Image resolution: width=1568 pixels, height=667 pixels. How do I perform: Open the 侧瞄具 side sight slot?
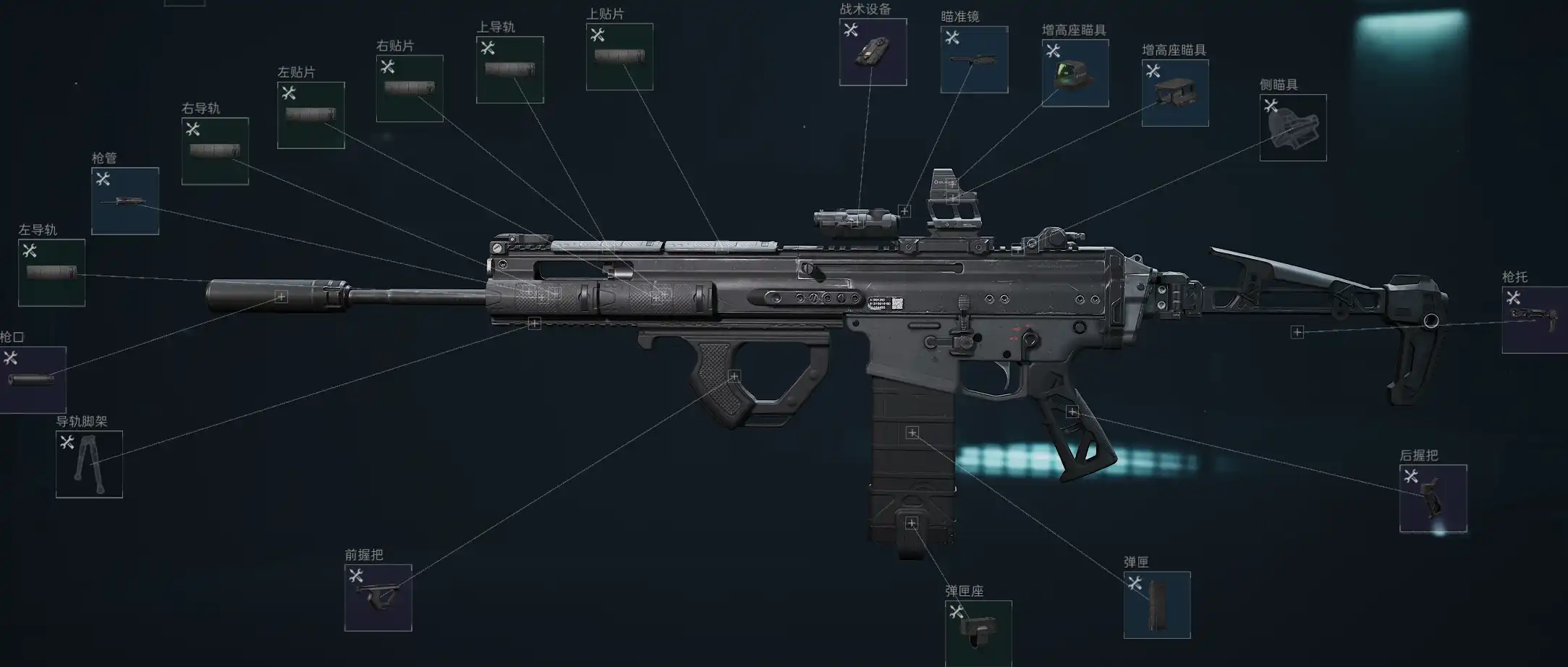click(x=1292, y=127)
